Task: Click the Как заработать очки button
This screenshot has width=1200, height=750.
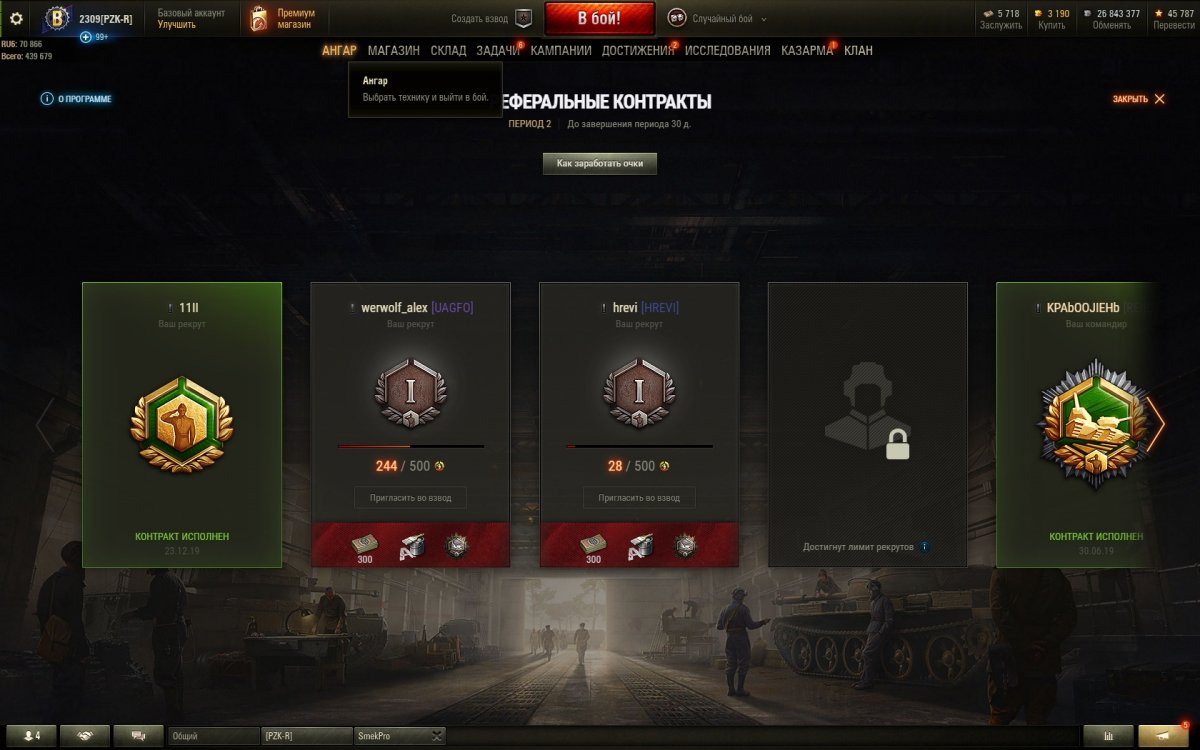Action: coord(600,163)
